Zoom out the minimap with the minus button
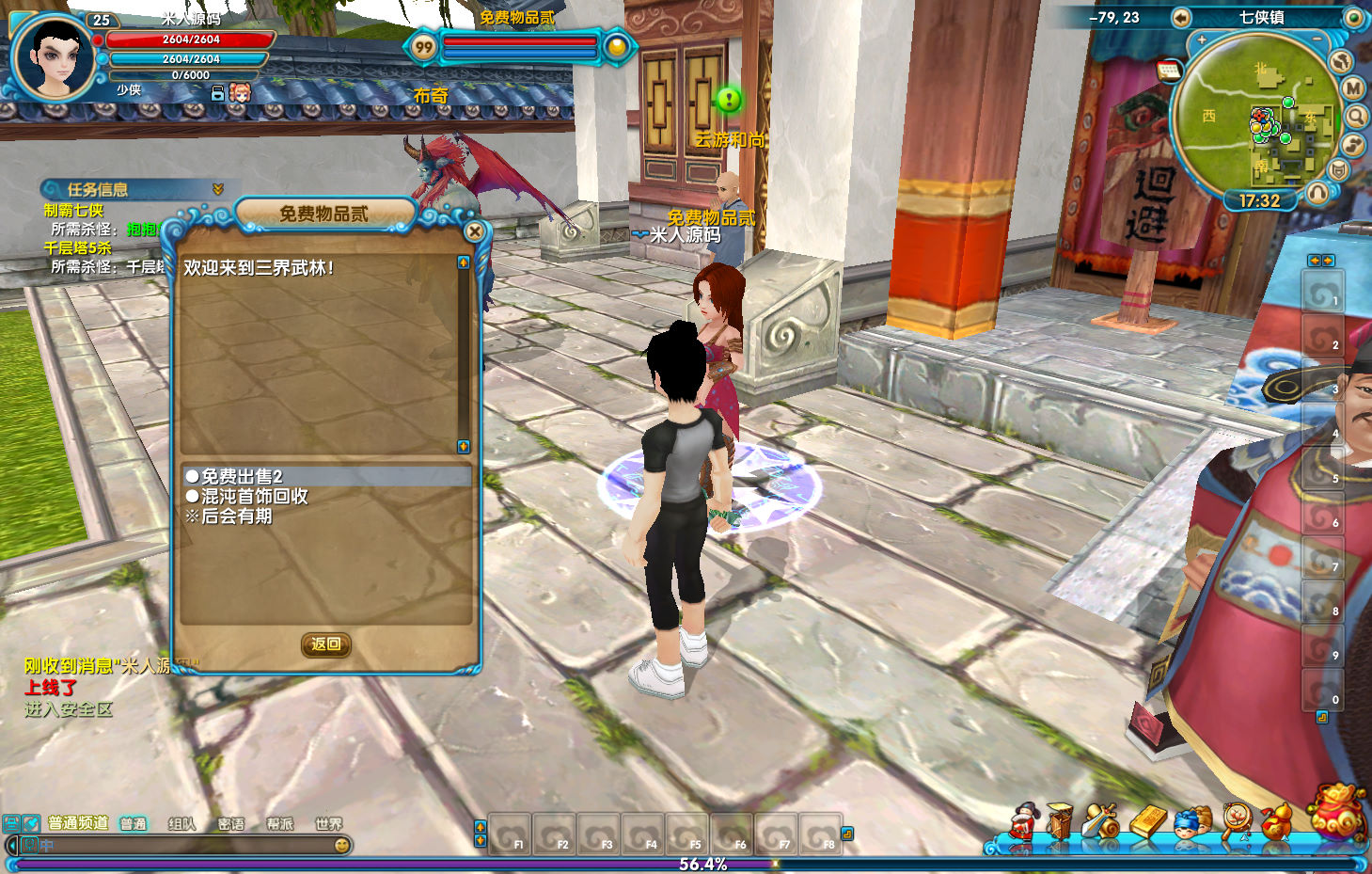1372x874 pixels. click(1317, 40)
